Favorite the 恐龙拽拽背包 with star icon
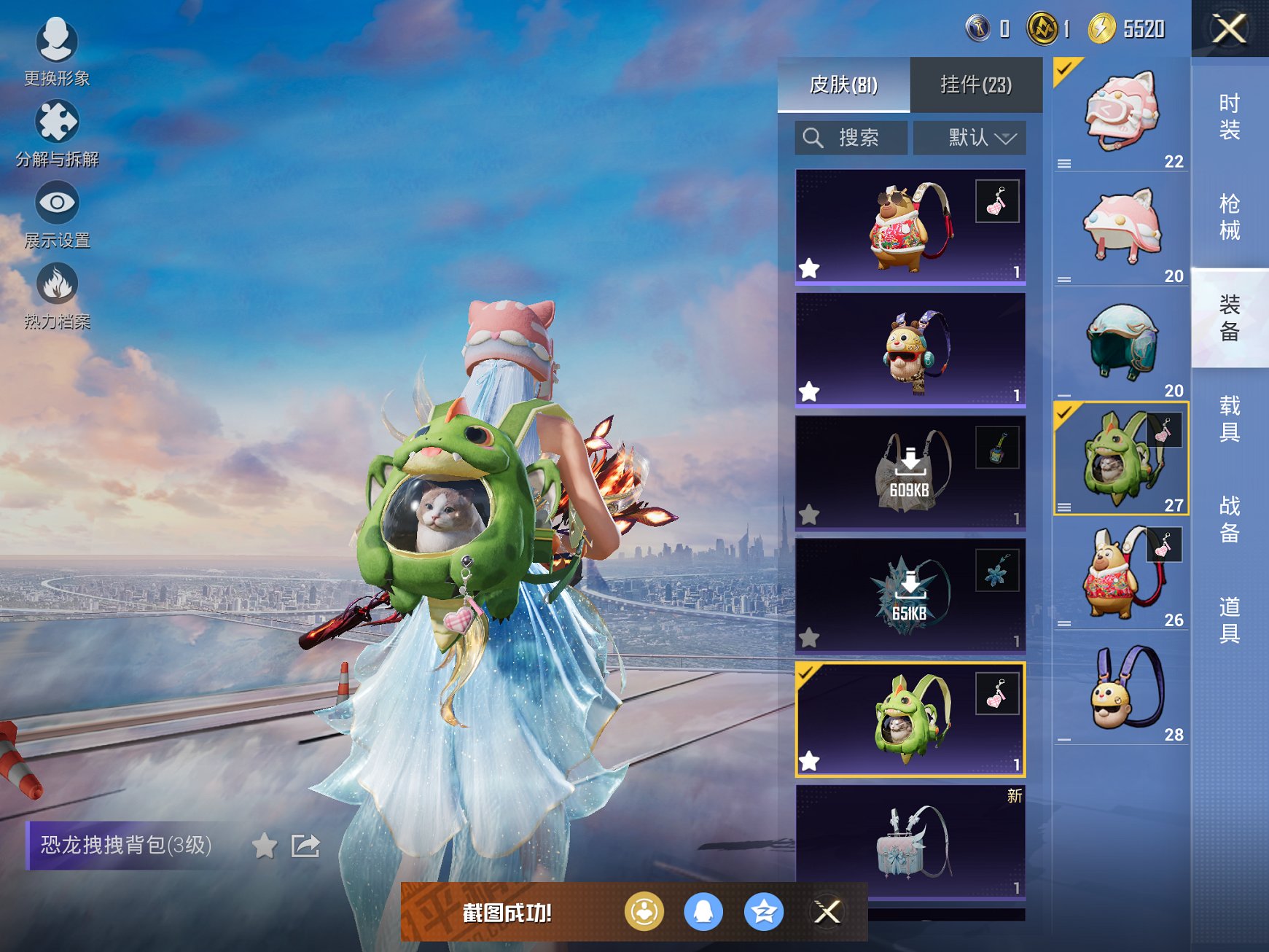 point(265,846)
